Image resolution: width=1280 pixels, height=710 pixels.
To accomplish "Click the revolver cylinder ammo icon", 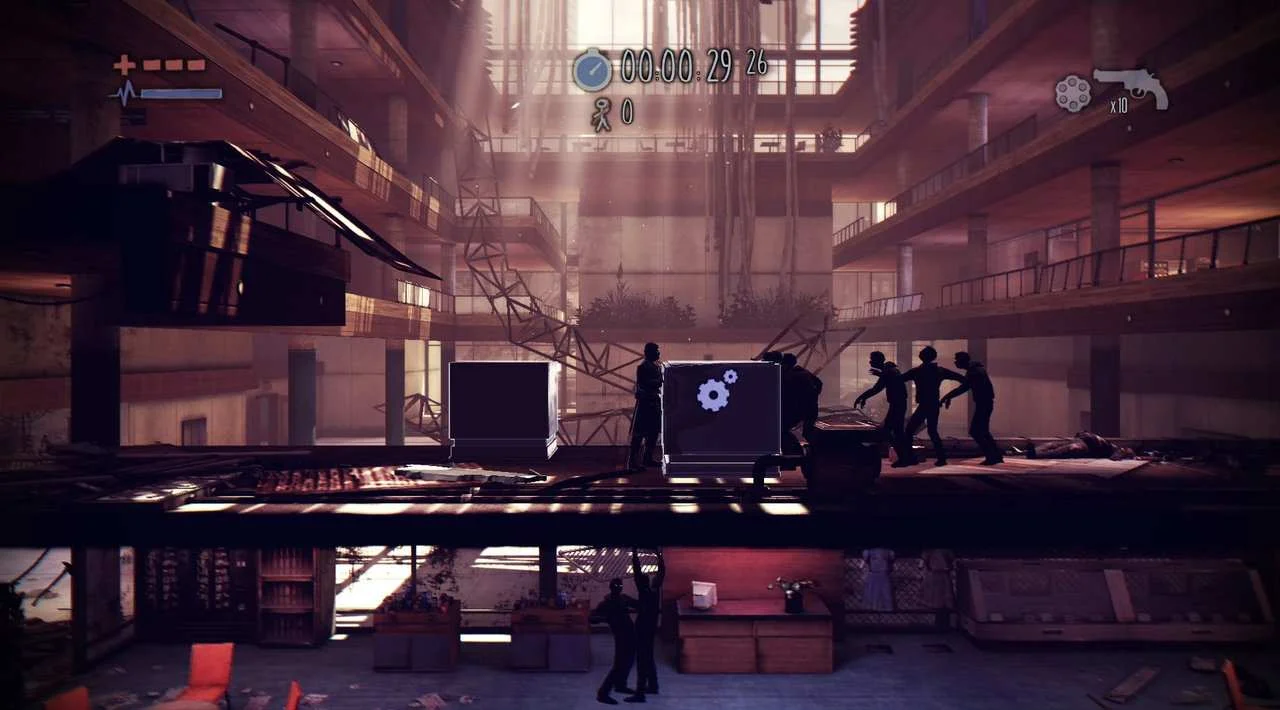I will (x=1073, y=93).
